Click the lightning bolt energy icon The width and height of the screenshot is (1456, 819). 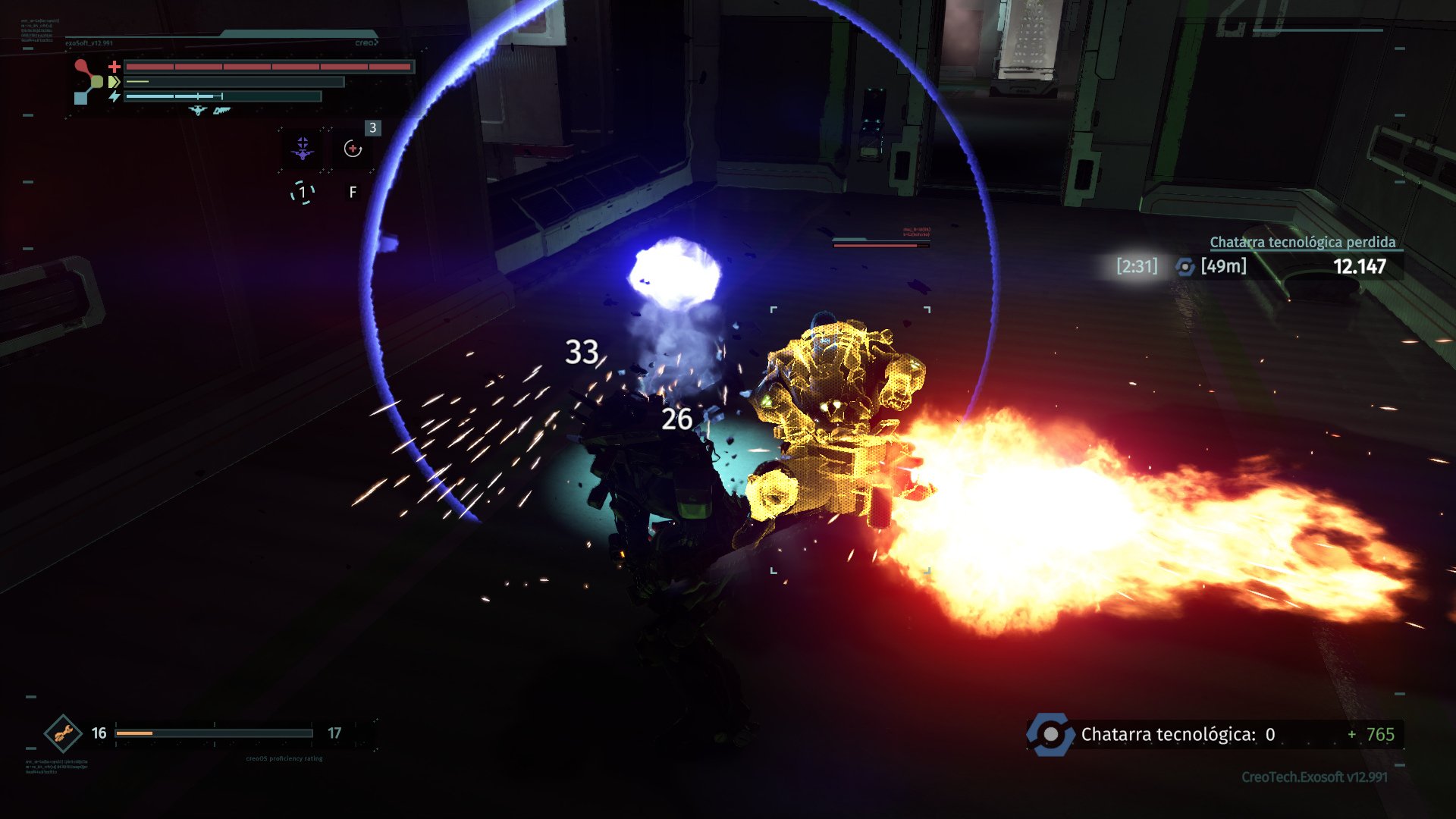[x=115, y=96]
